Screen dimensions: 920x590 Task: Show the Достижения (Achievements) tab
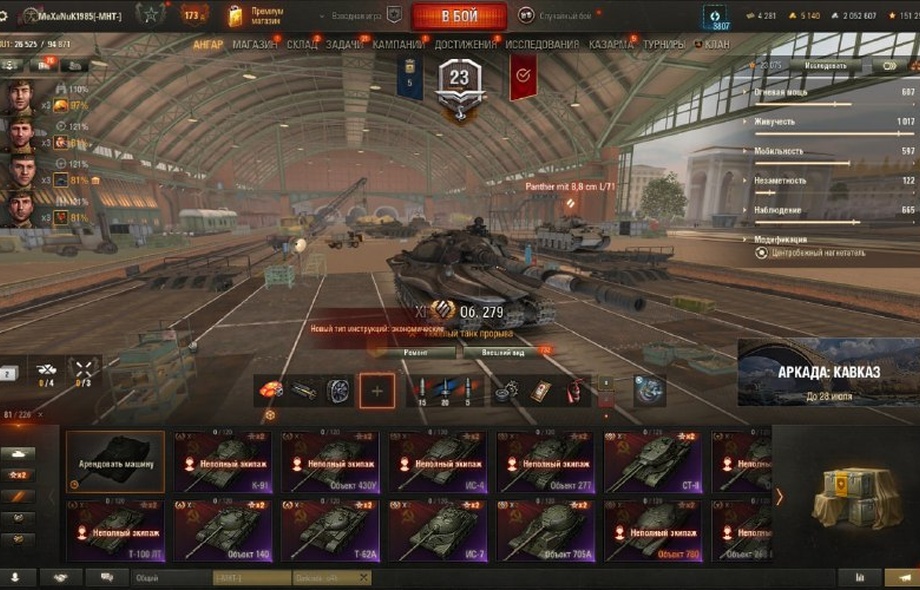[x=465, y=45]
